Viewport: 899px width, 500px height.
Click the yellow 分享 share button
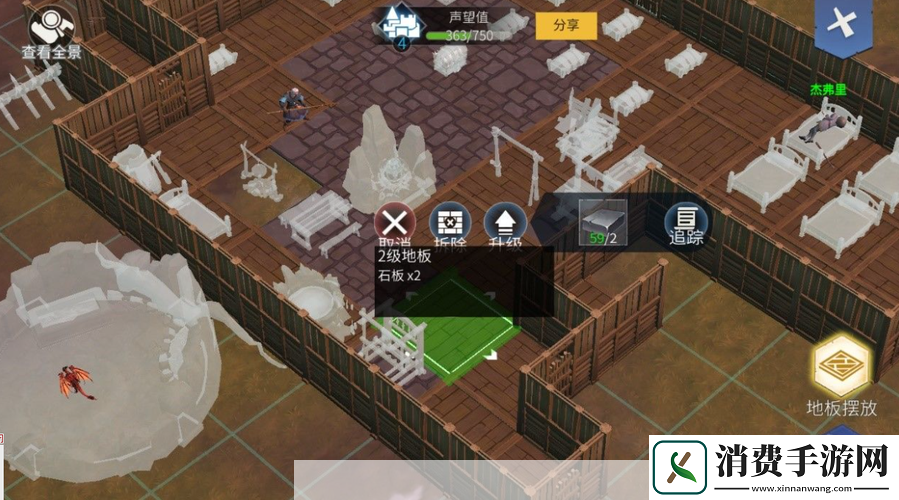[566, 26]
